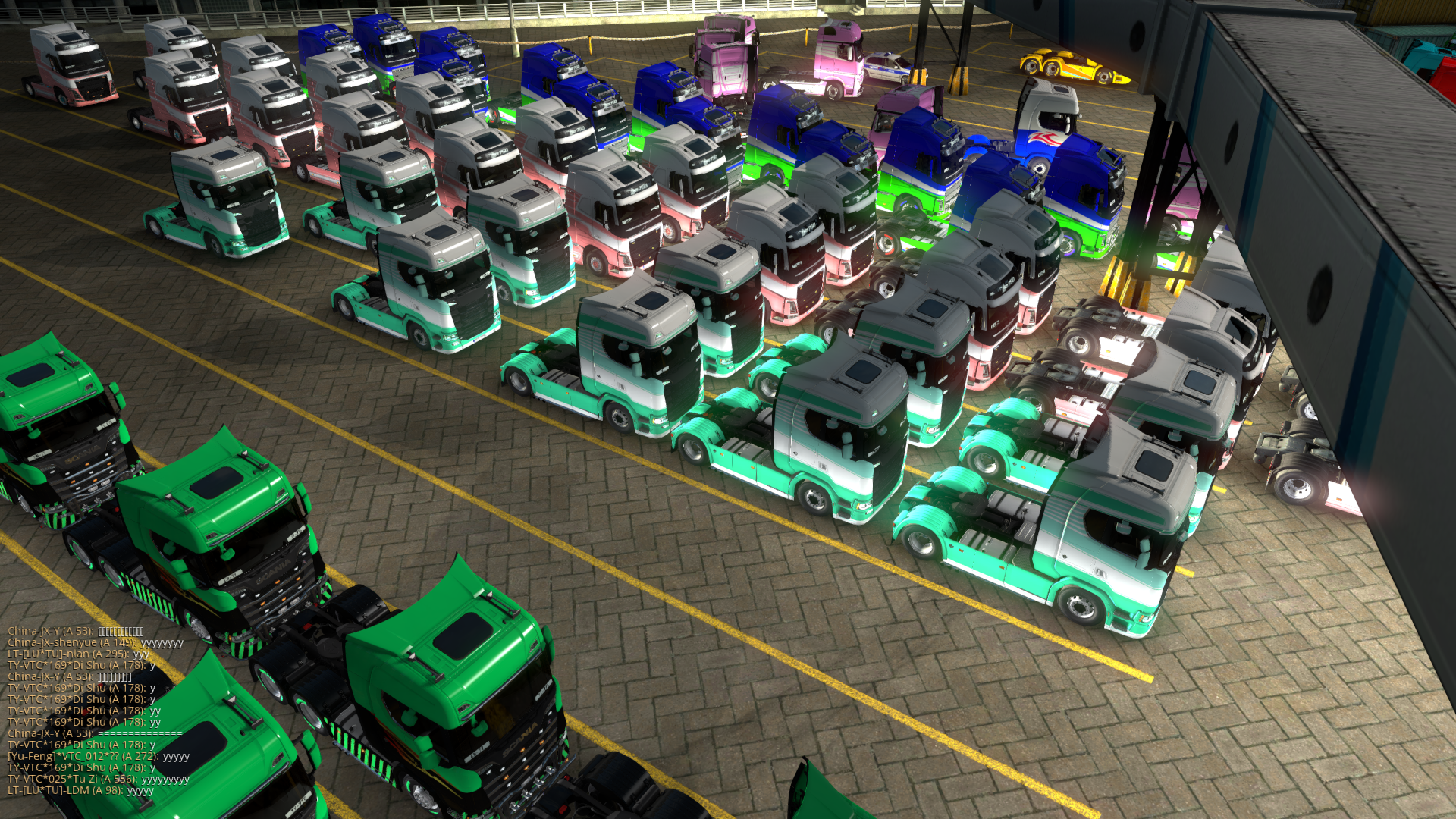The image size is (1456, 819).
Task: Click TY-VTC*025*Tu Zi's chat message
Action: coord(99,779)
